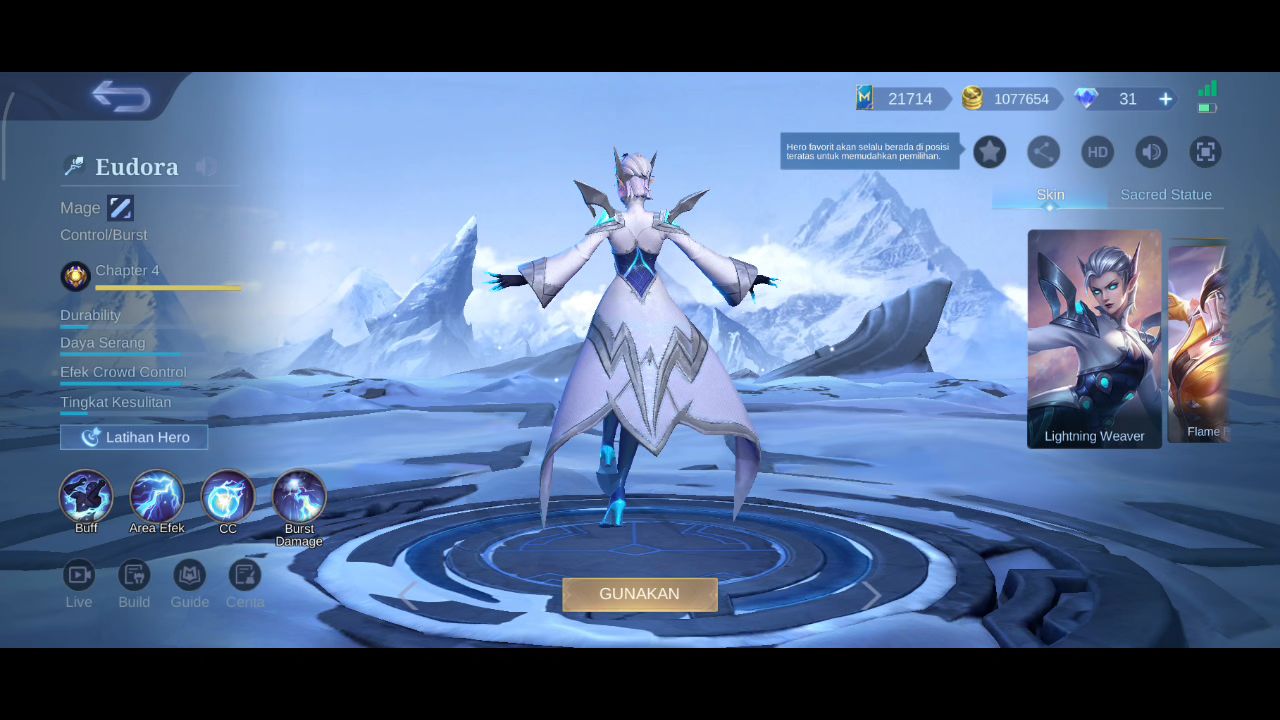Open the Live section
This screenshot has height=720, width=1280.
(x=79, y=575)
